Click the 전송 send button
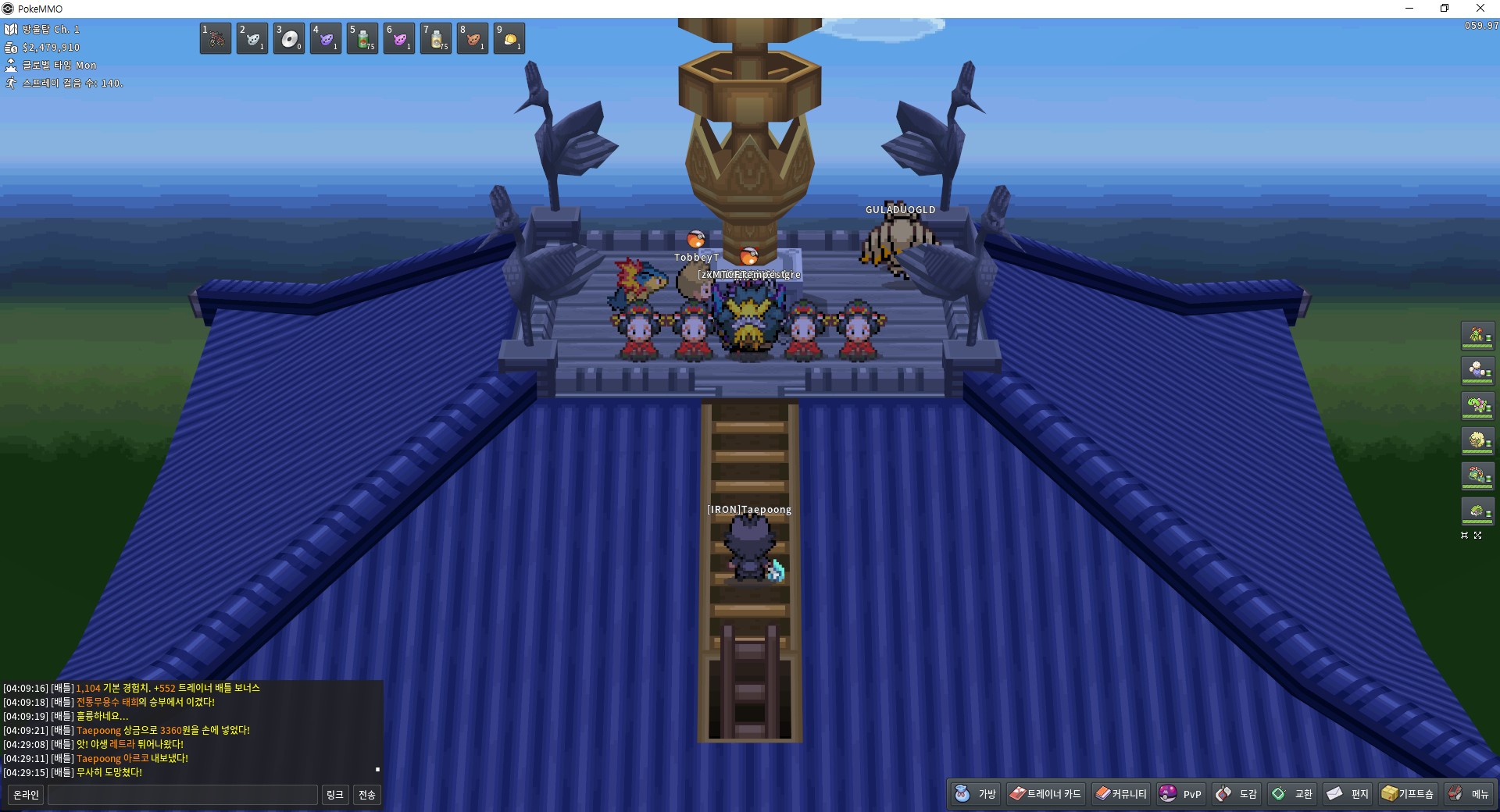This screenshot has width=1500, height=812. (x=366, y=795)
